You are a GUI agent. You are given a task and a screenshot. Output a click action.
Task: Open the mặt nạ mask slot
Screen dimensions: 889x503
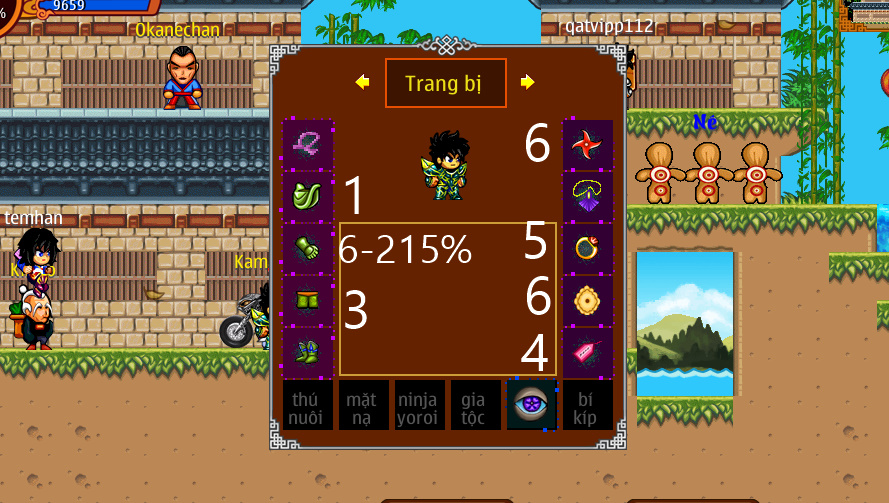363,405
